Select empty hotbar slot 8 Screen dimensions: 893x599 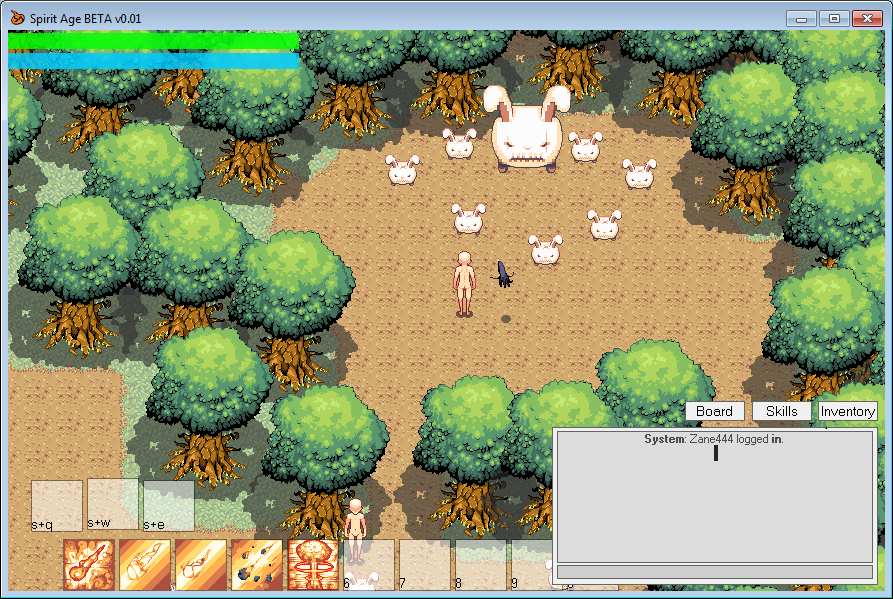pyautogui.click(x=480, y=564)
